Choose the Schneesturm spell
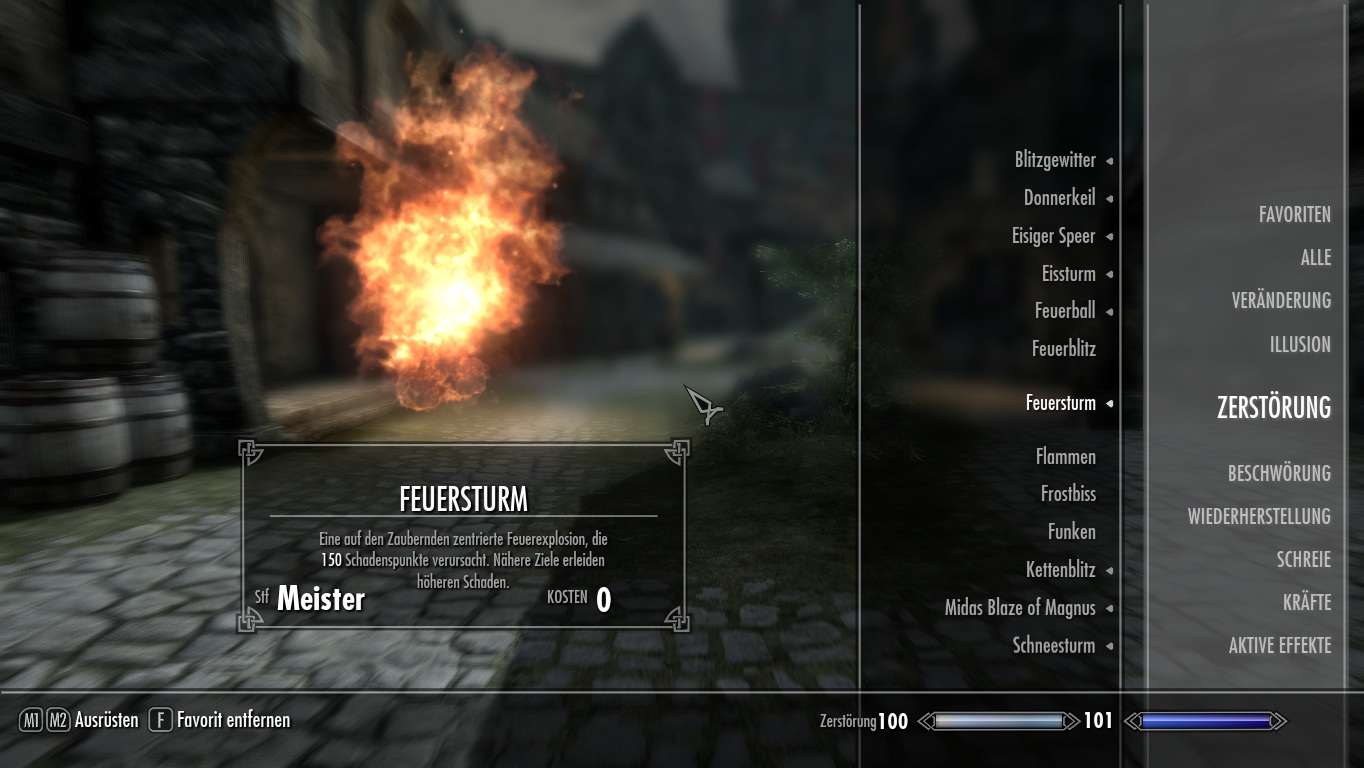The height and width of the screenshot is (768, 1364). click(x=1054, y=646)
